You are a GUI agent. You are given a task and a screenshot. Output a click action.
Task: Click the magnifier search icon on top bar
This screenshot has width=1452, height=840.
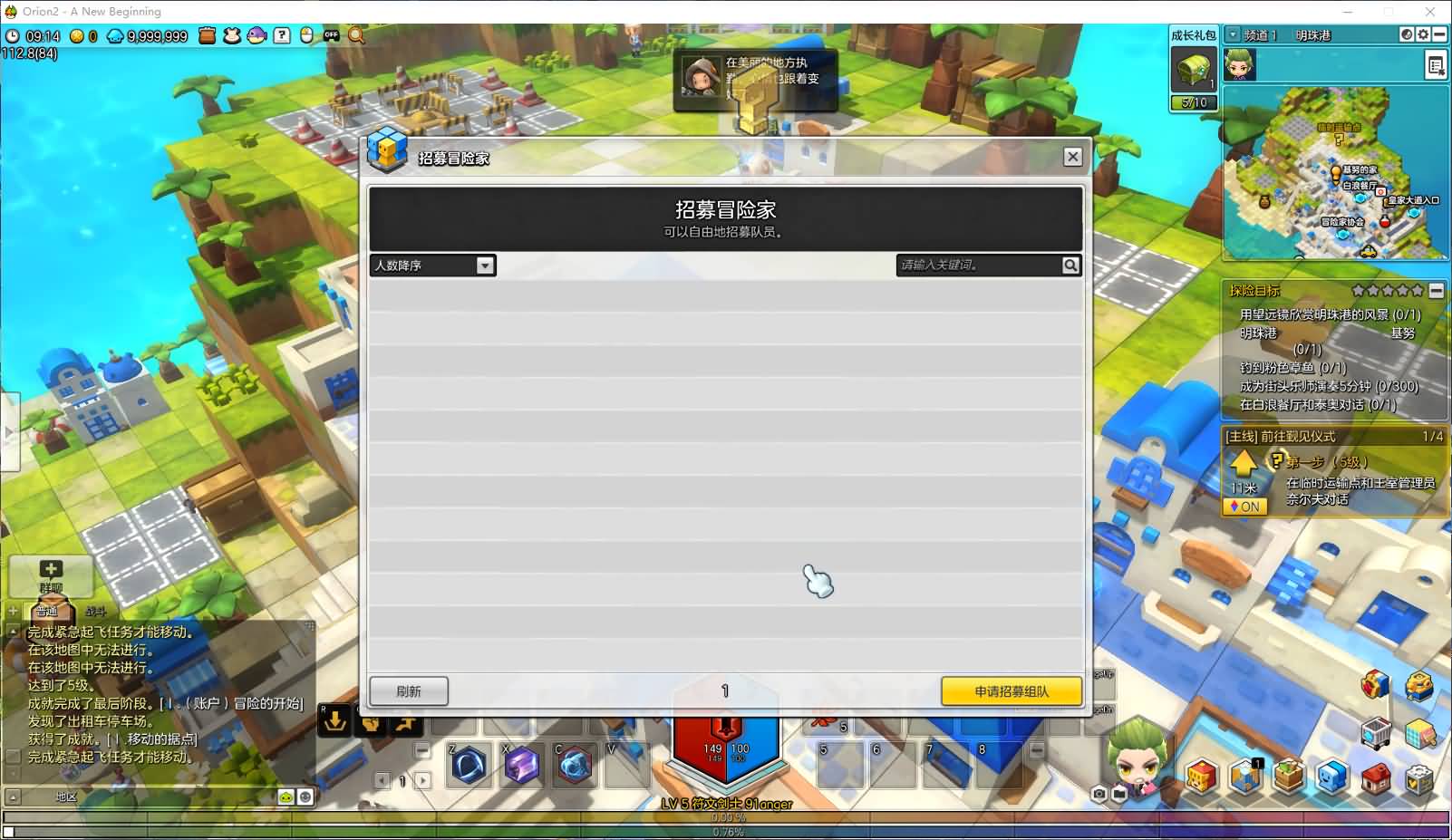pyautogui.click(x=355, y=34)
